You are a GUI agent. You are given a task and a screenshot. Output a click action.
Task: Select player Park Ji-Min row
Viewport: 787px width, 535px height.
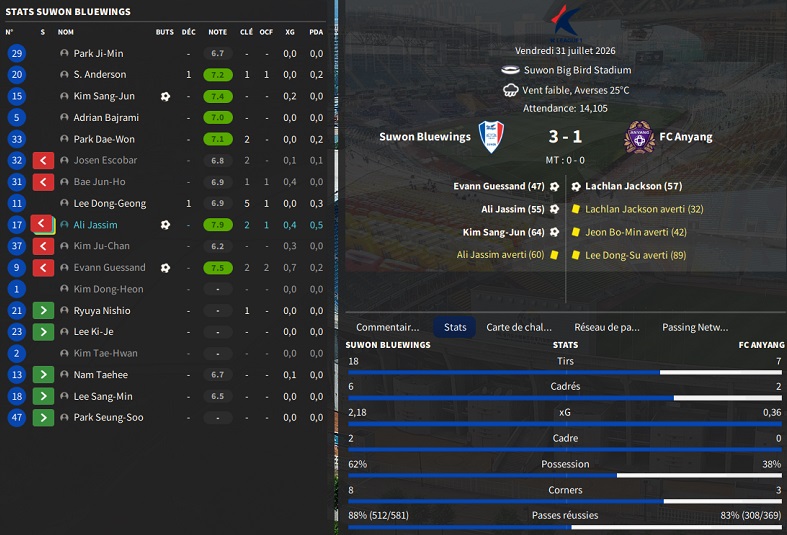click(x=98, y=53)
